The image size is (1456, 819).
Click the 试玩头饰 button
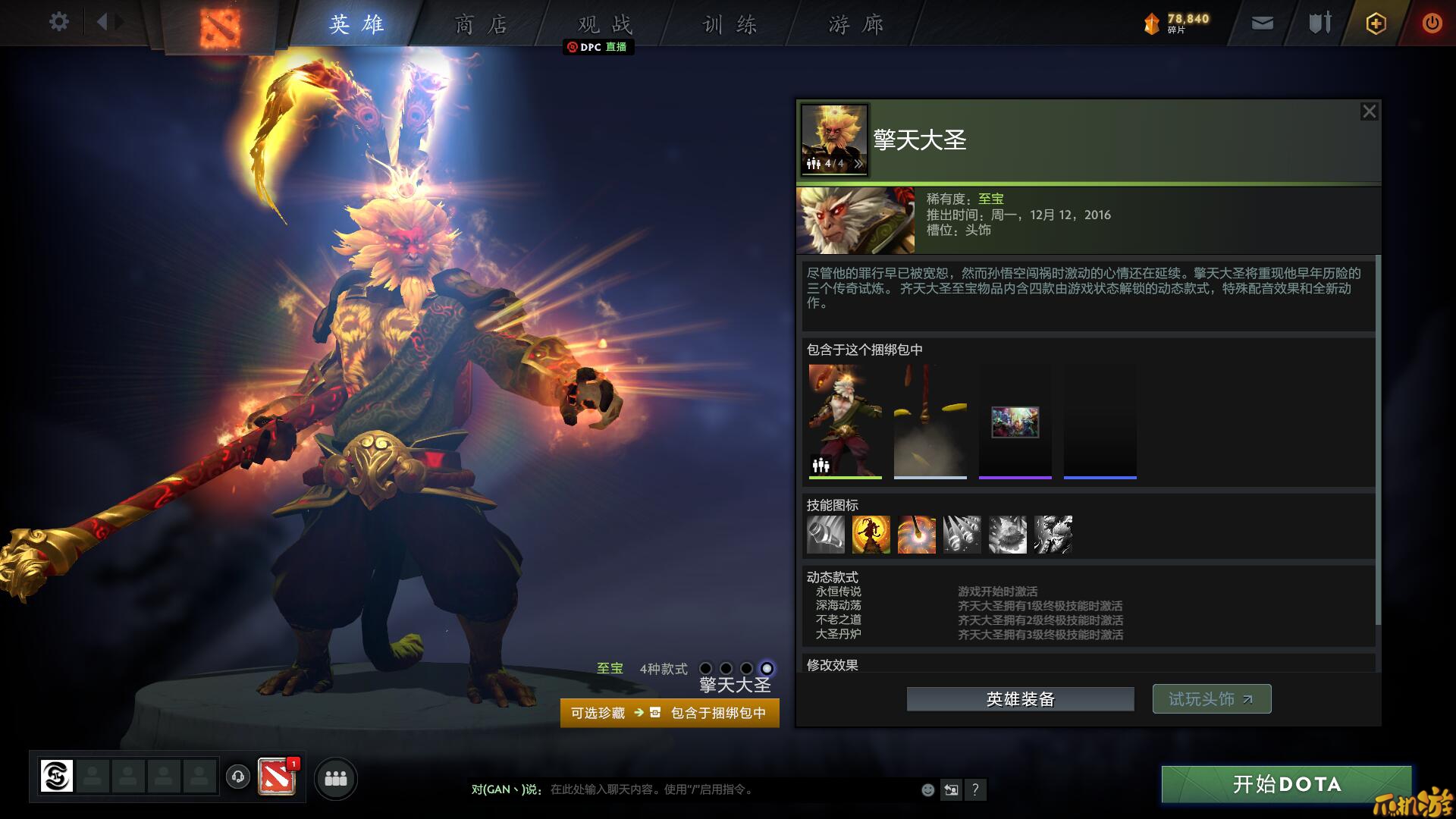[x=1211, y=698]
